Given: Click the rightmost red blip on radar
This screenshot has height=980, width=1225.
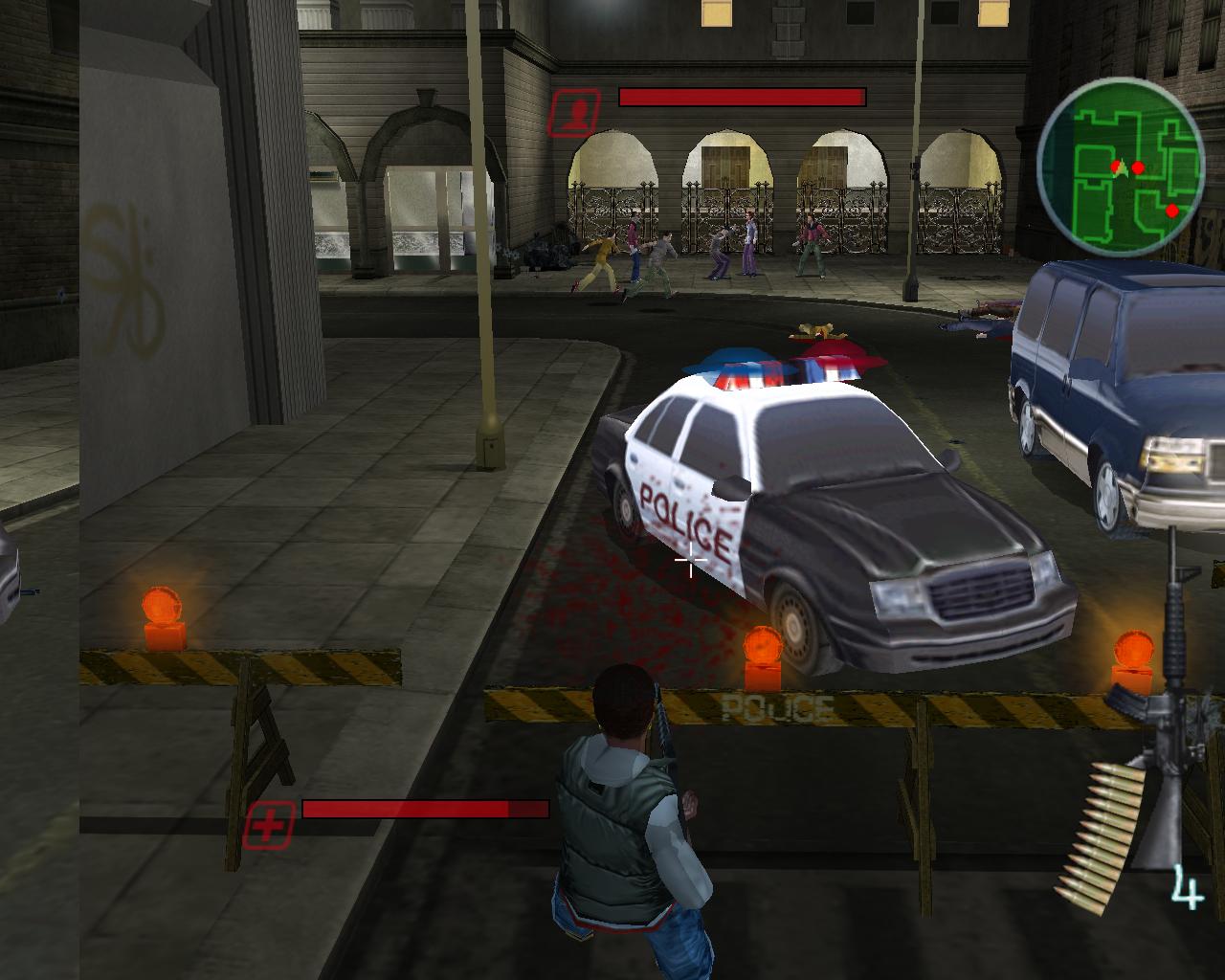Looking at the screenshot, I should pyautogui.click(x=1171, y=209).
